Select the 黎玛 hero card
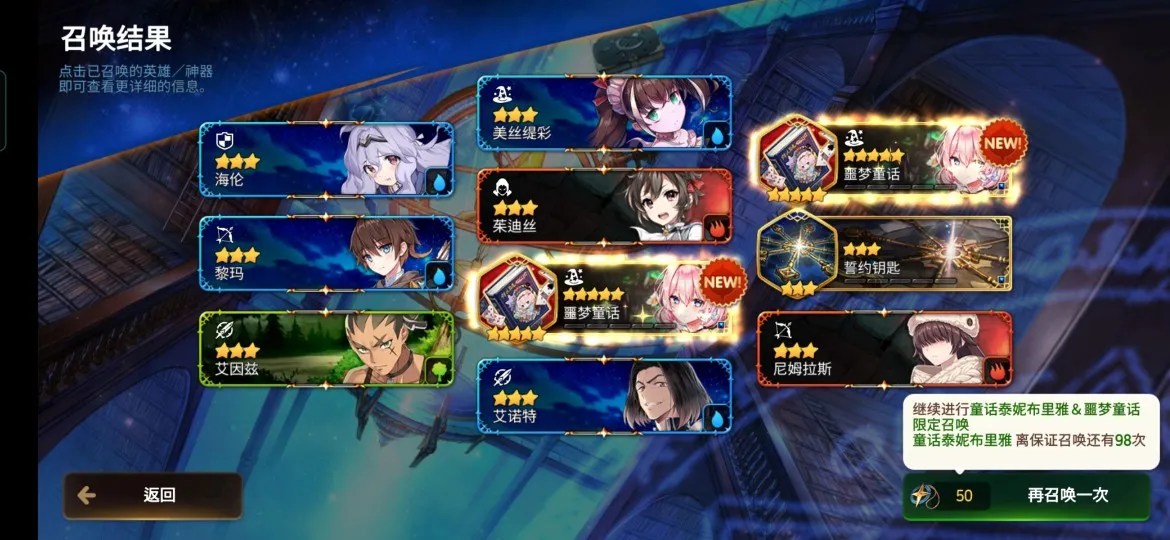 point(326,254)
